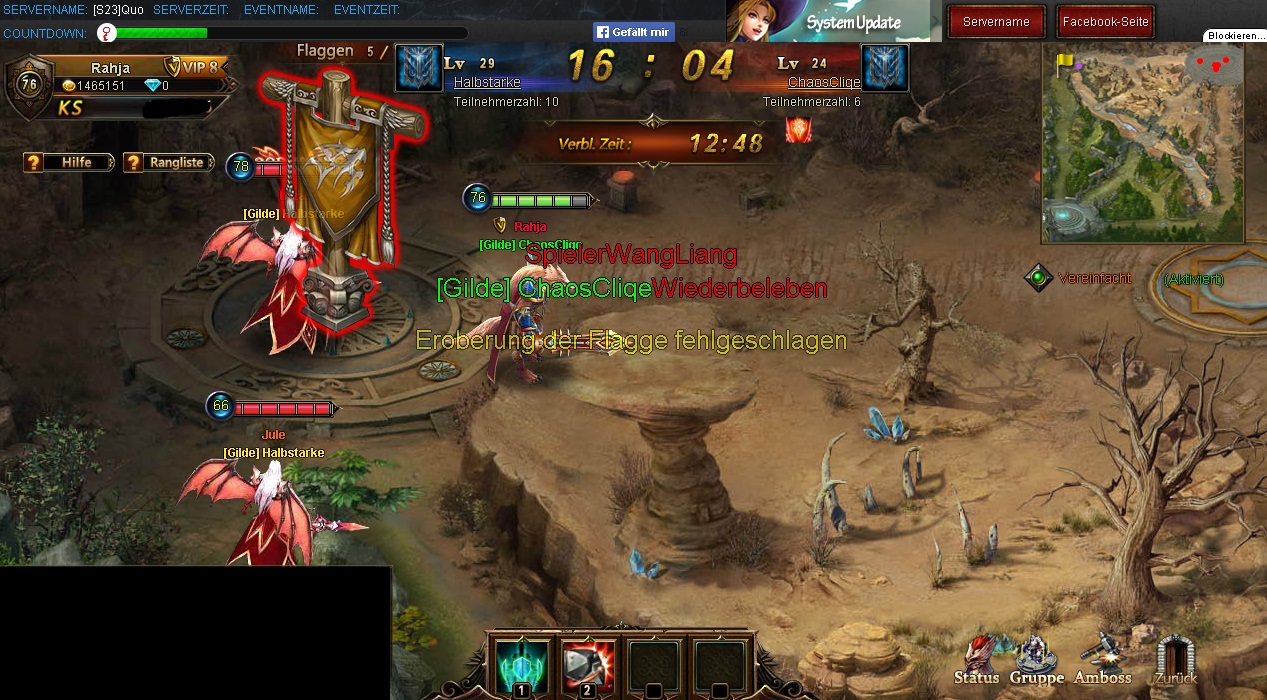Leave the battle via the Zurück door
1267x700 pixels.
click(x=1175, y=661)
